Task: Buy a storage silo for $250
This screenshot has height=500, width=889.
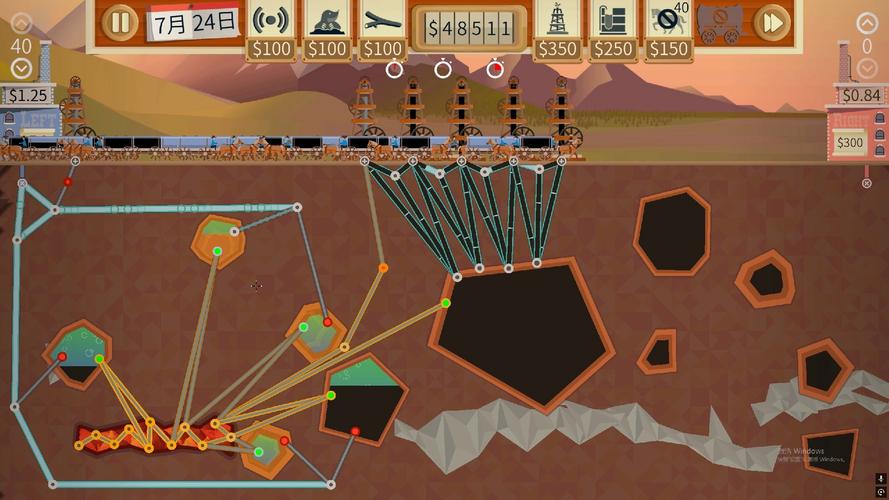Action: click(x=613, y=21)
